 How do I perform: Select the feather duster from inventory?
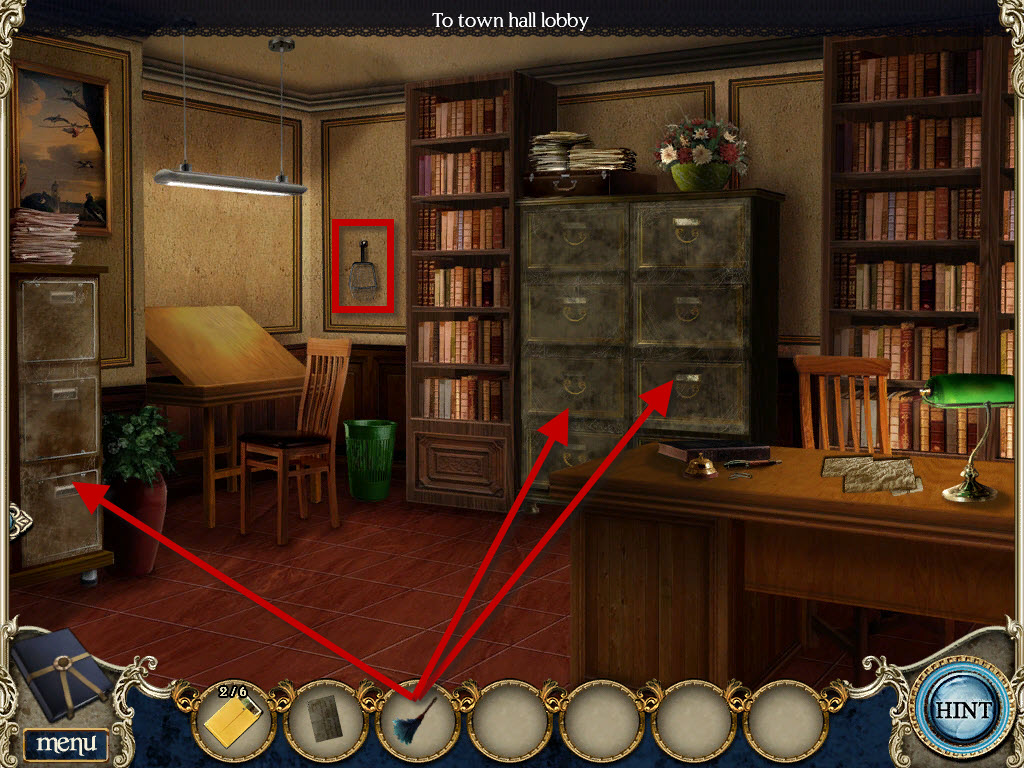pyautogui.click(x=416, y=720)
